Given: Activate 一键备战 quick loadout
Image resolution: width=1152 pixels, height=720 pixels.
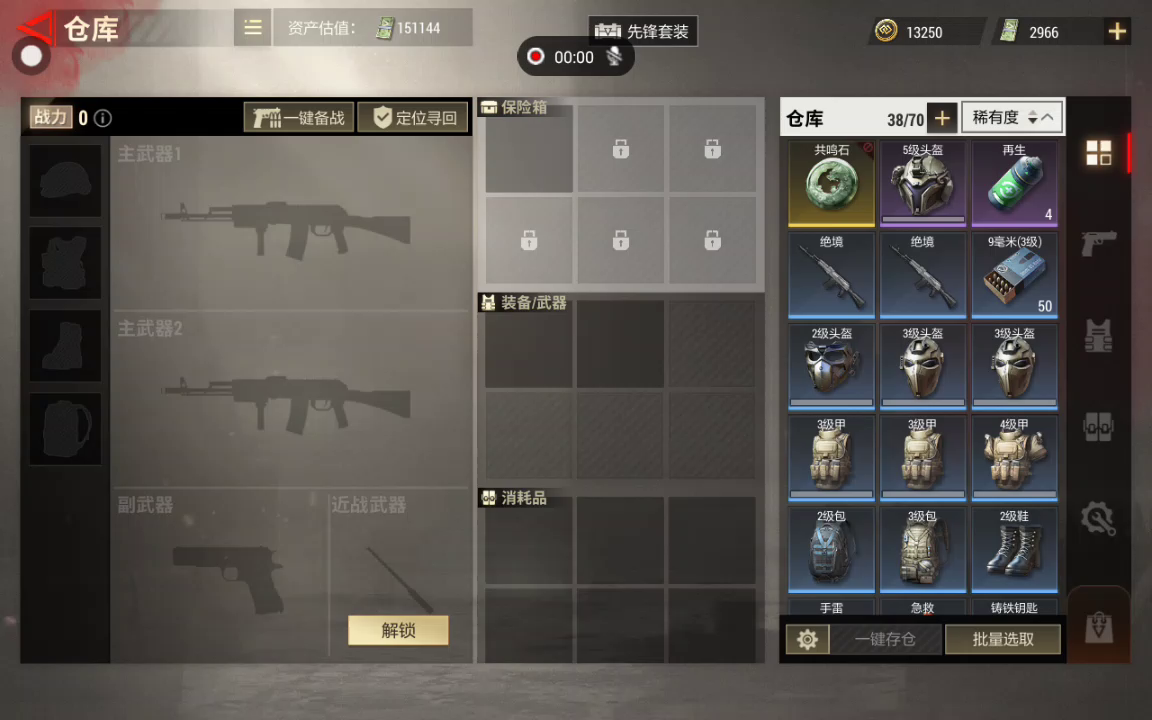Looking at the screenshot, I should click(x=299, y=118).
